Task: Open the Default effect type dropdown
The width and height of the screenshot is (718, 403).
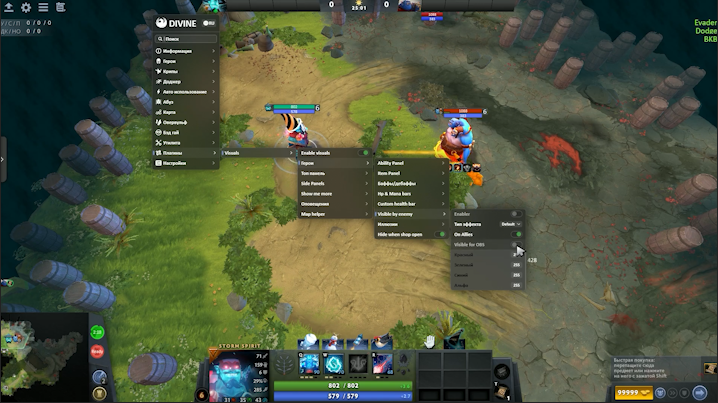Action: 510,224
